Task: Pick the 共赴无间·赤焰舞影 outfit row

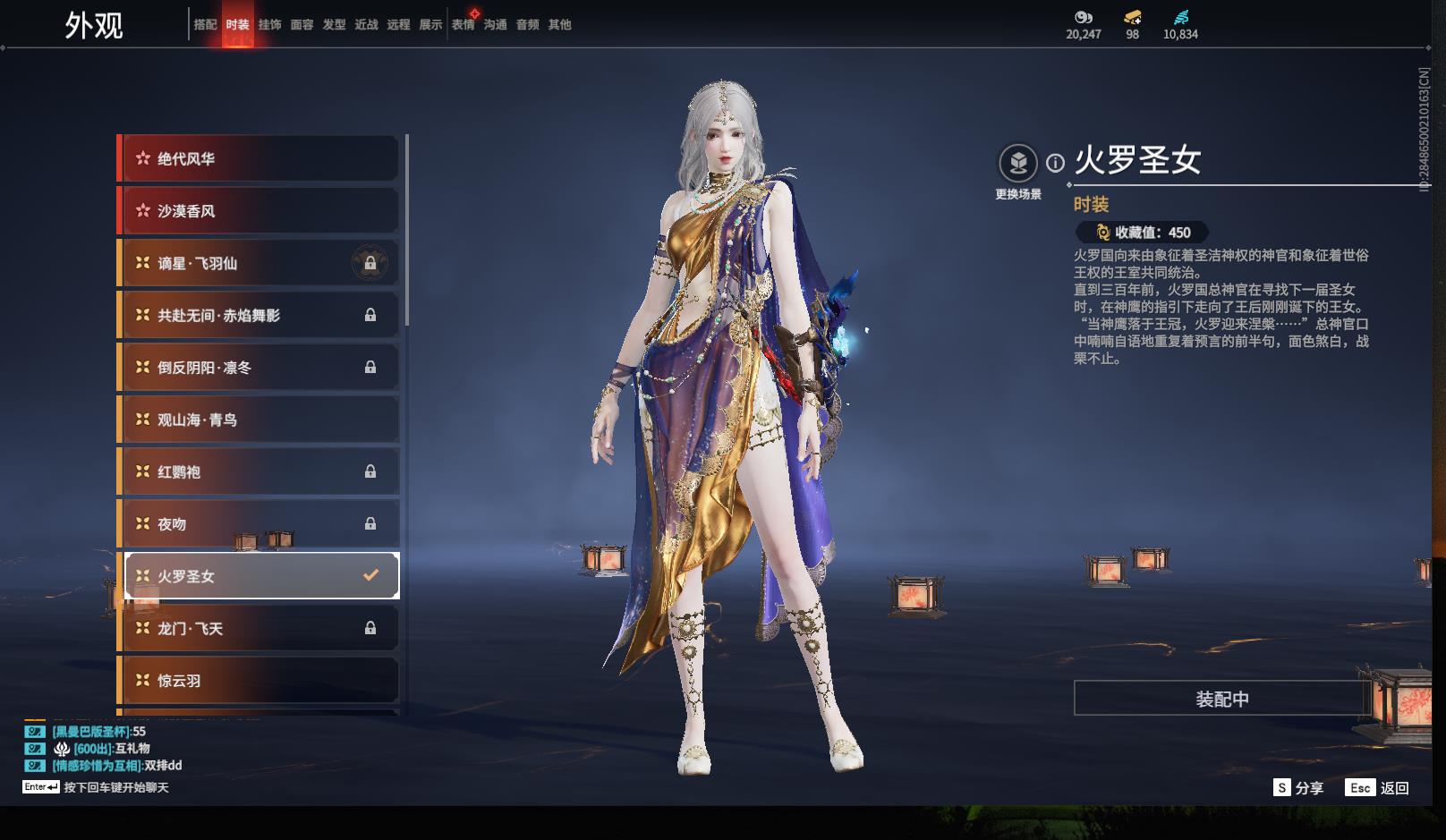Action: point(259,316)
